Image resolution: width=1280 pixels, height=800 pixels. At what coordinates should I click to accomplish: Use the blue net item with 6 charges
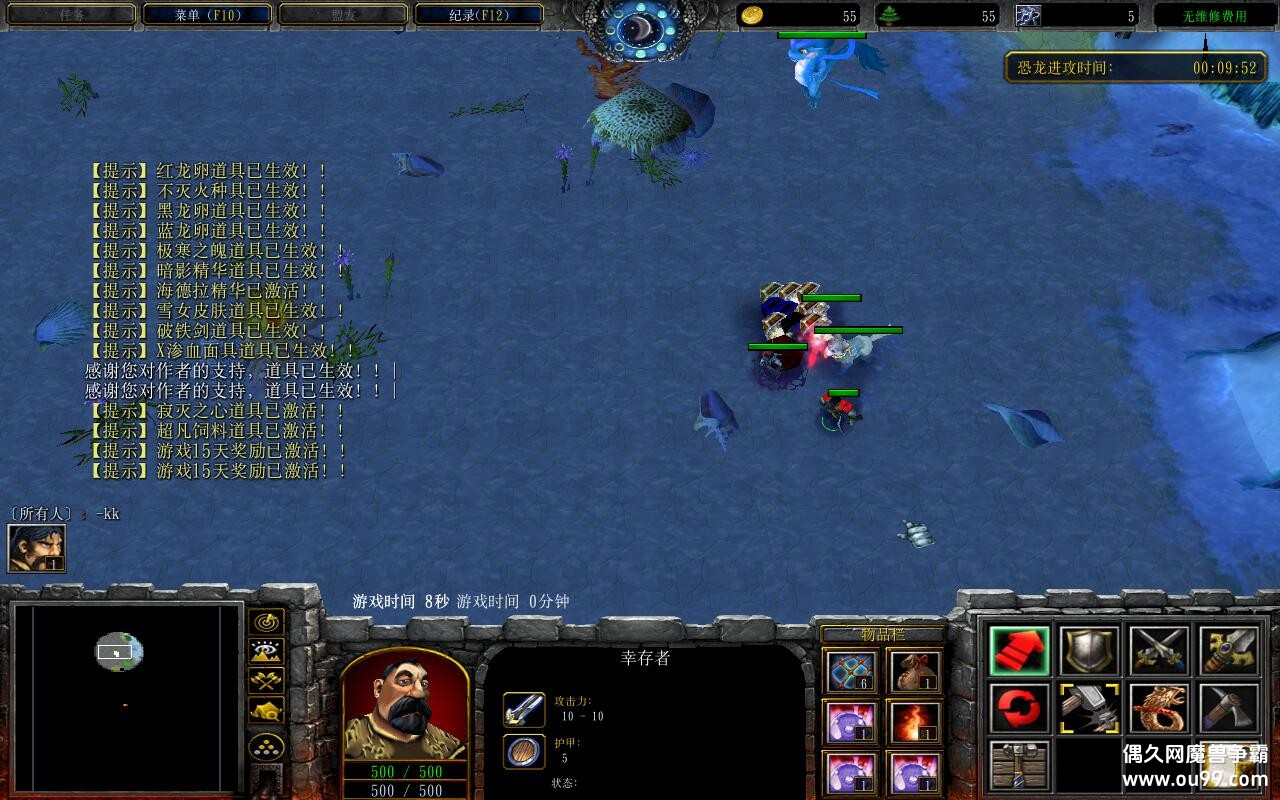pos(852,671)
